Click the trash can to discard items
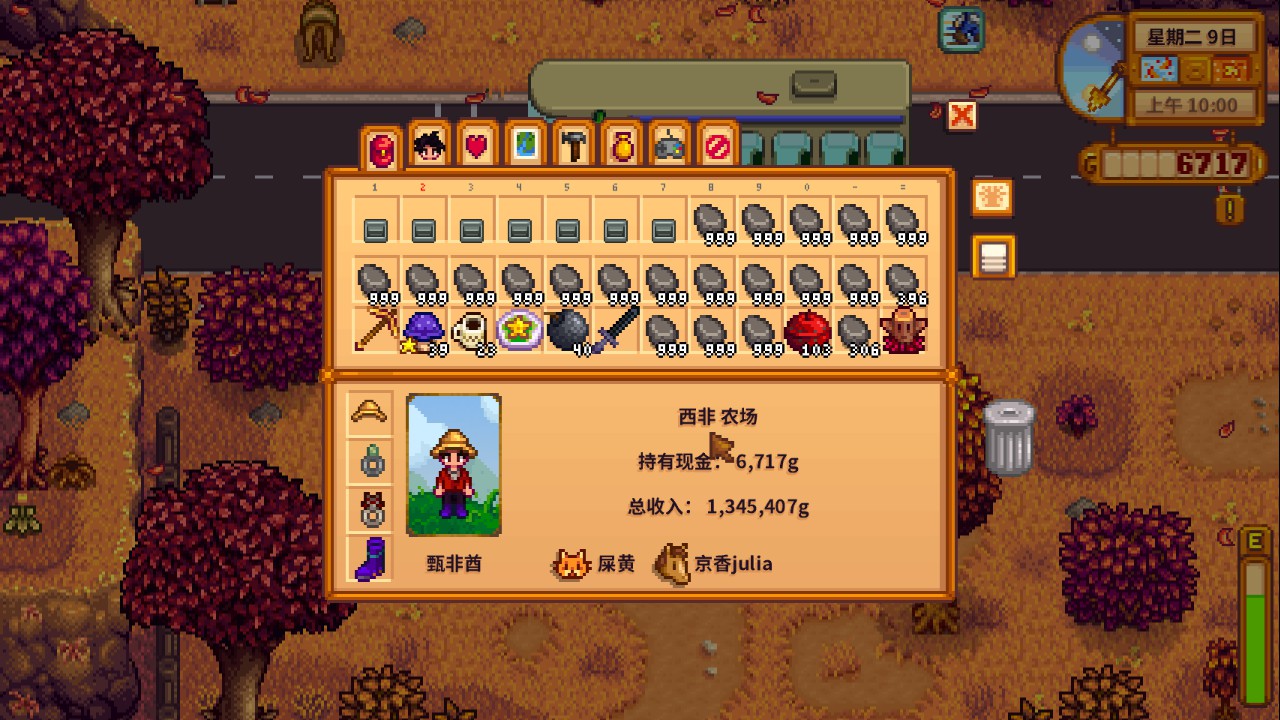The width and height of the screenshot is (1280, 720). pyautogui.click(x=1007, y=440)
